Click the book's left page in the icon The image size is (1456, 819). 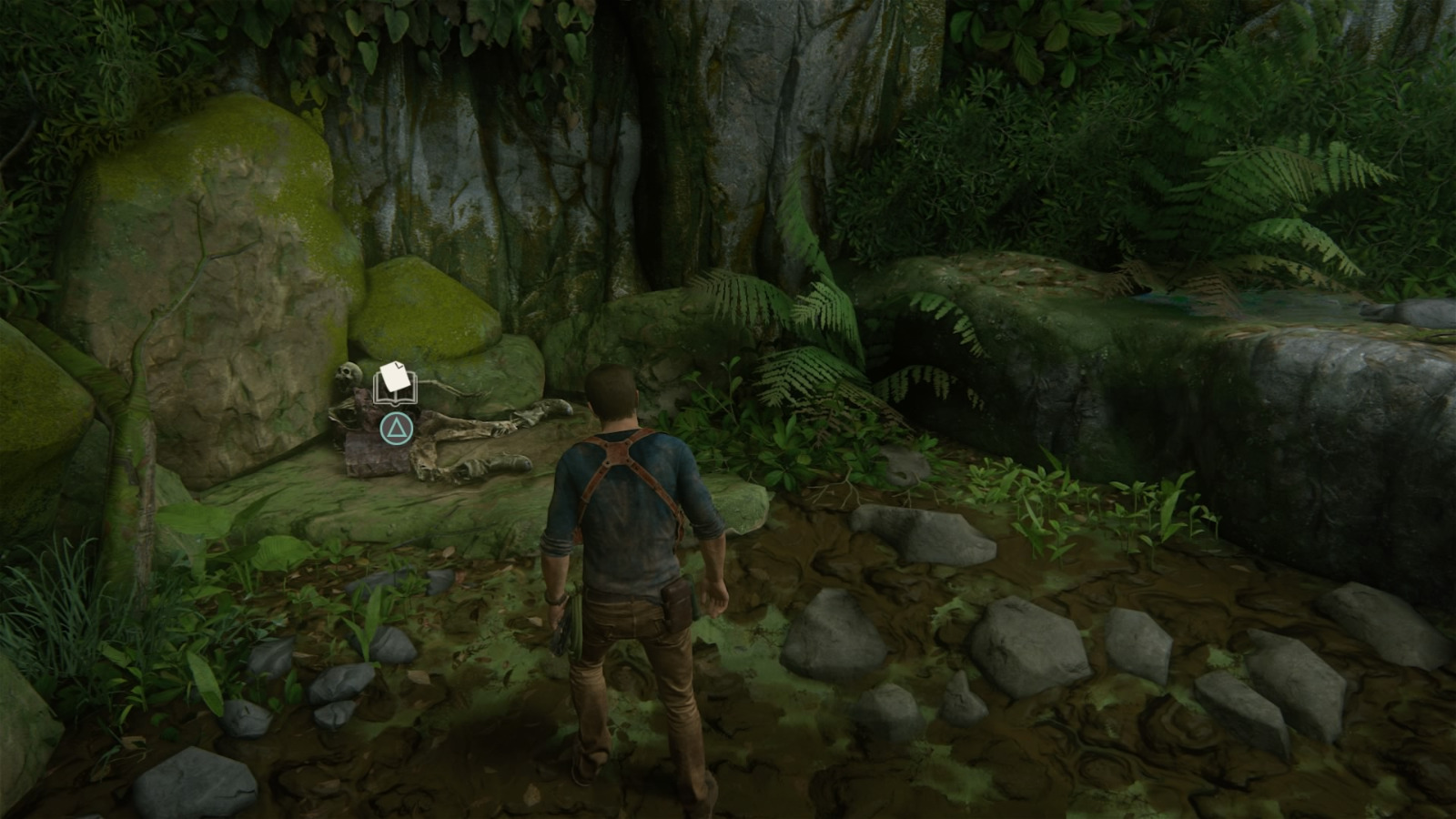(x=380, y=398)
